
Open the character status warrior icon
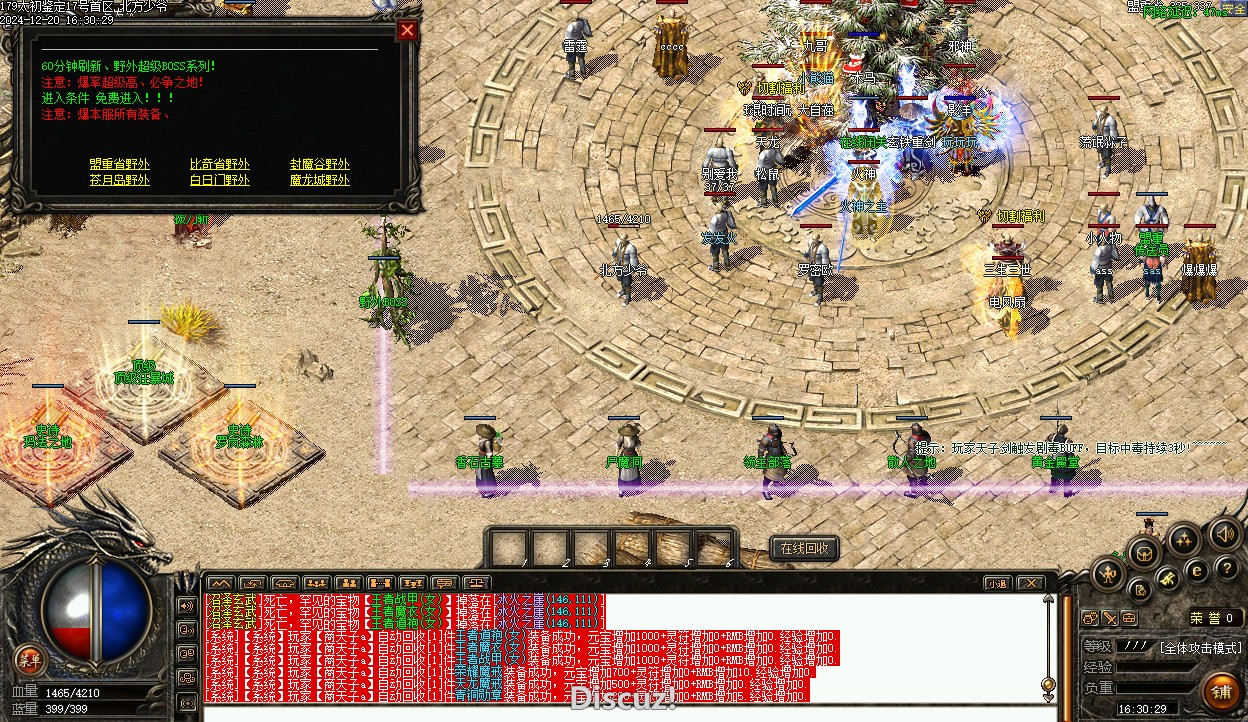click(1109, 574)
